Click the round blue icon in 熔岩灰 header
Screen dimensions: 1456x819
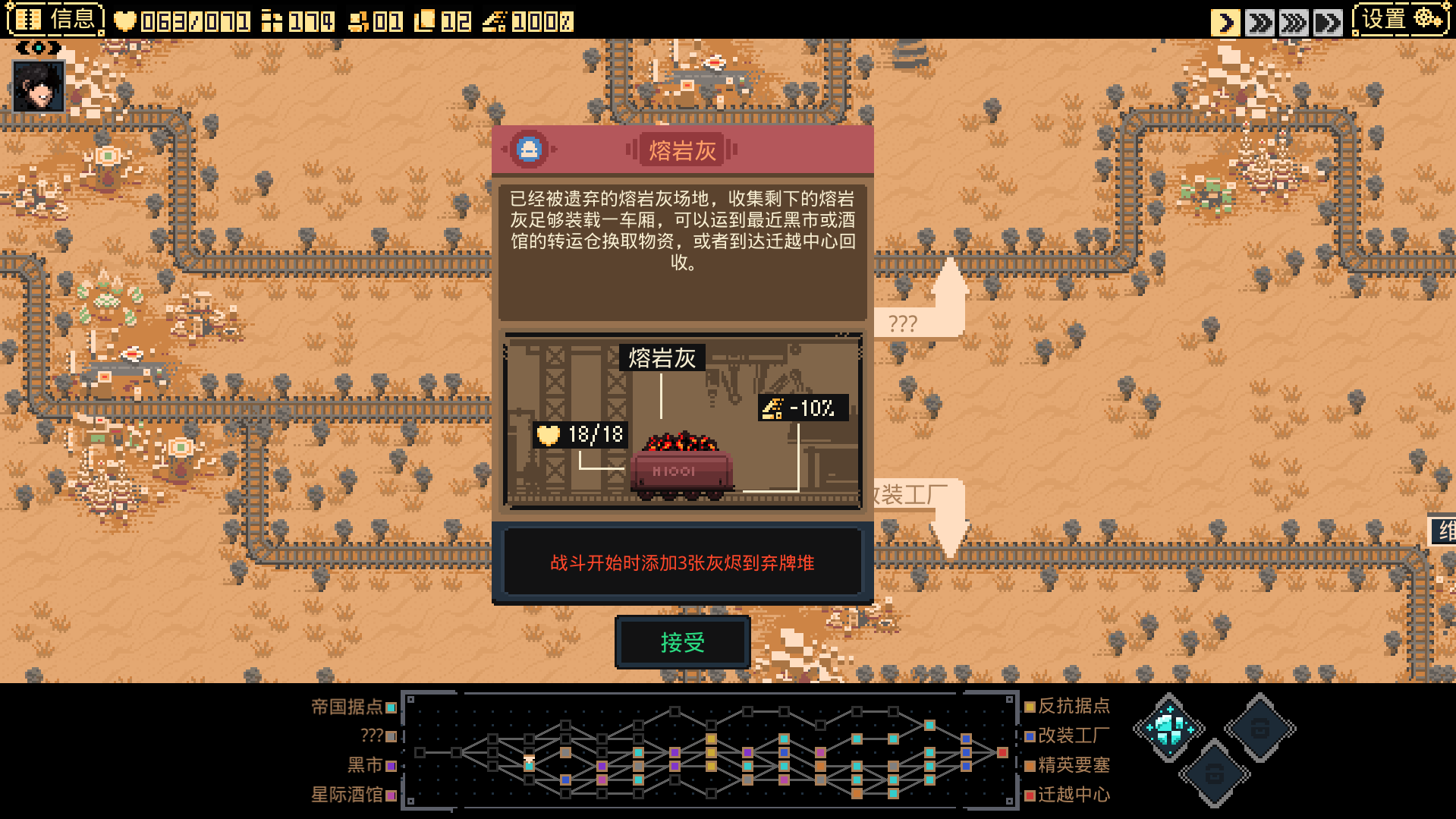coord(529,149)
